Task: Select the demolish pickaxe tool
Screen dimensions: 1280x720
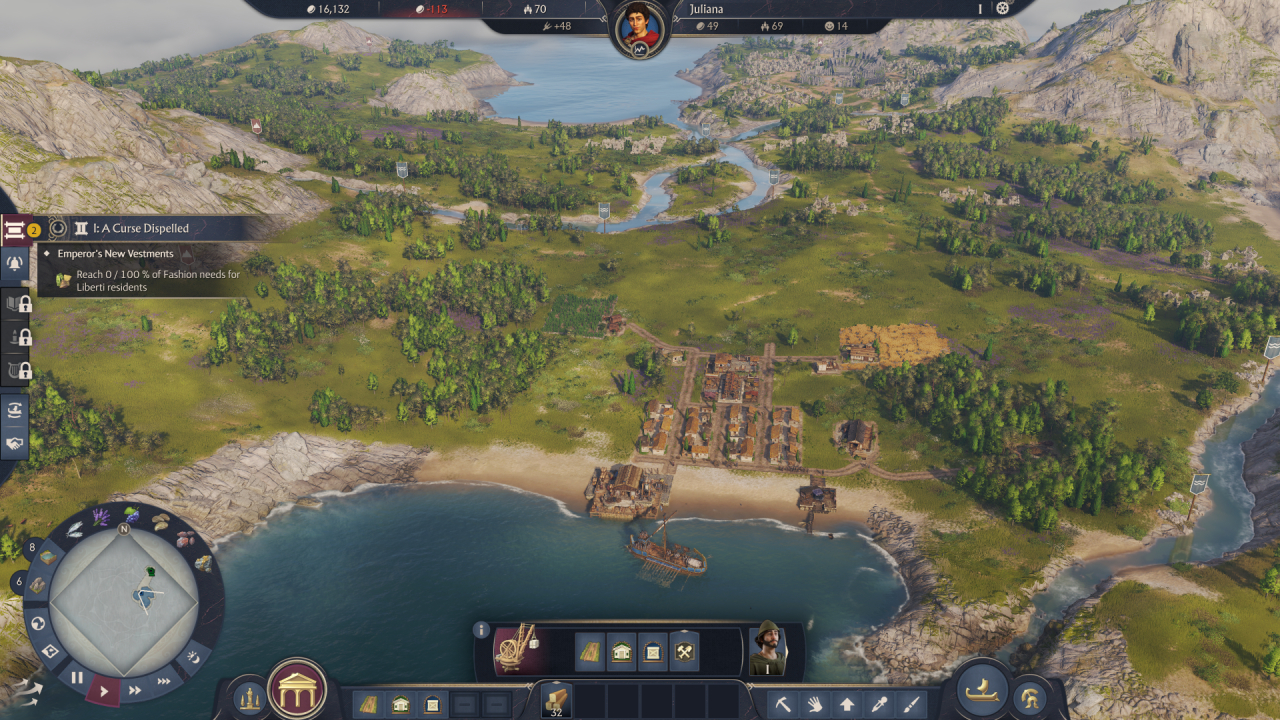Action: [783, 702]
